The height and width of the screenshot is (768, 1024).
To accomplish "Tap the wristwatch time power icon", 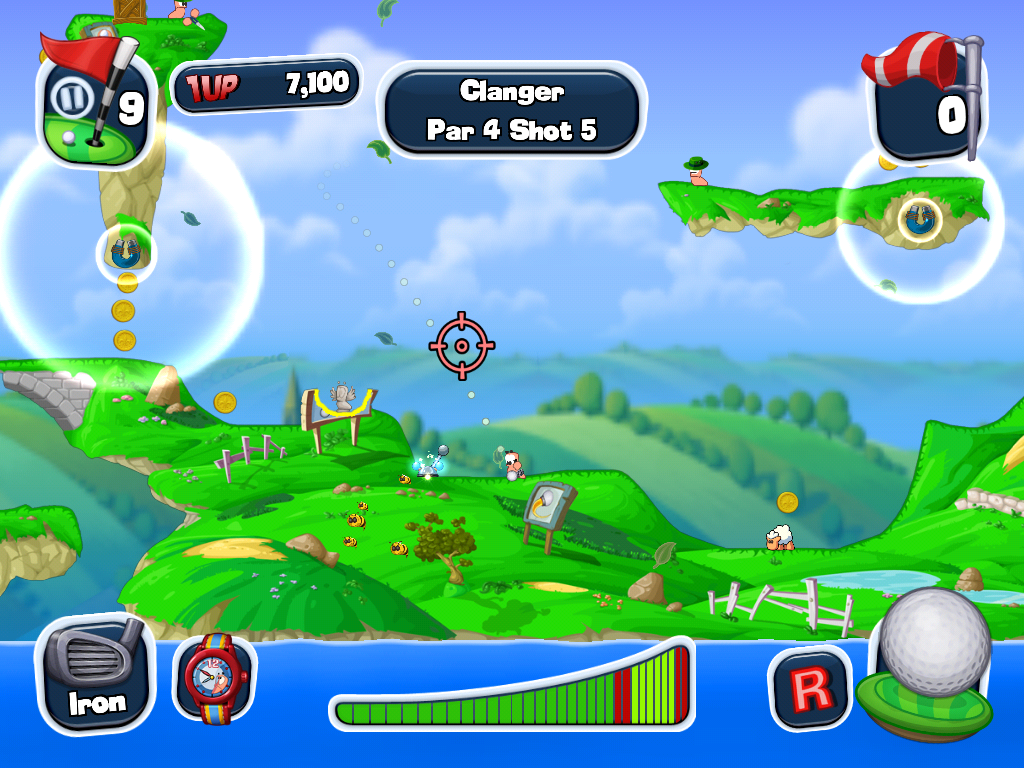I will pos(213,677).
